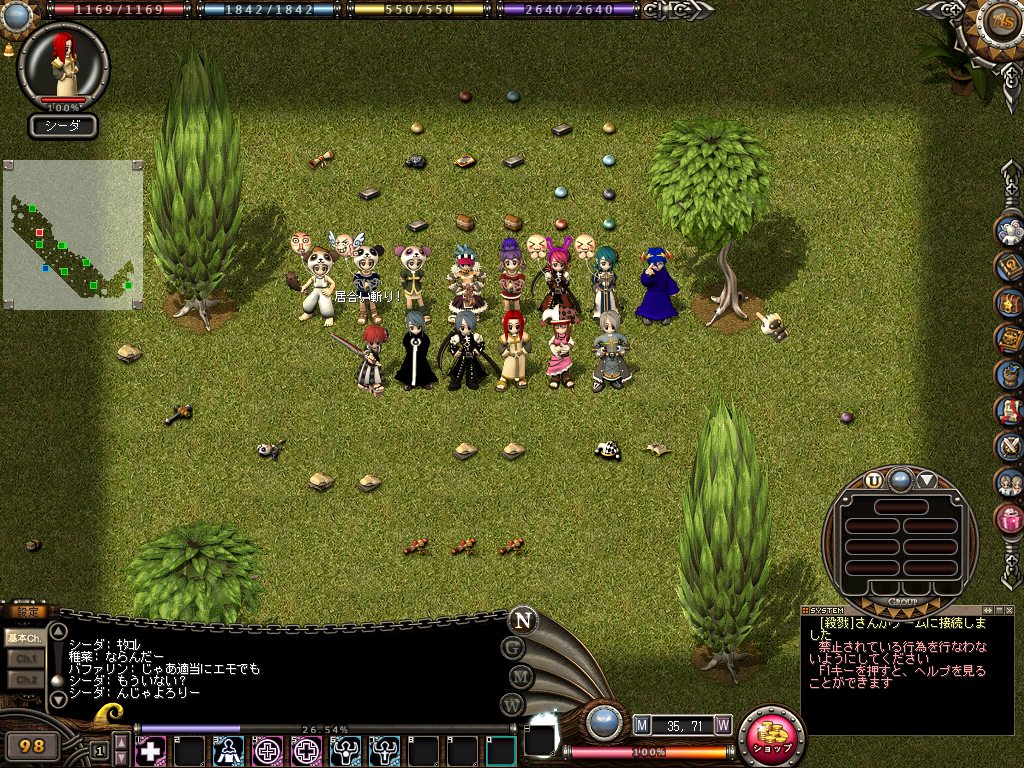This screenshot has width=1024, height=768.
Task: Select the Ch.1 chat channel tab
Action: tap(24, 659)
